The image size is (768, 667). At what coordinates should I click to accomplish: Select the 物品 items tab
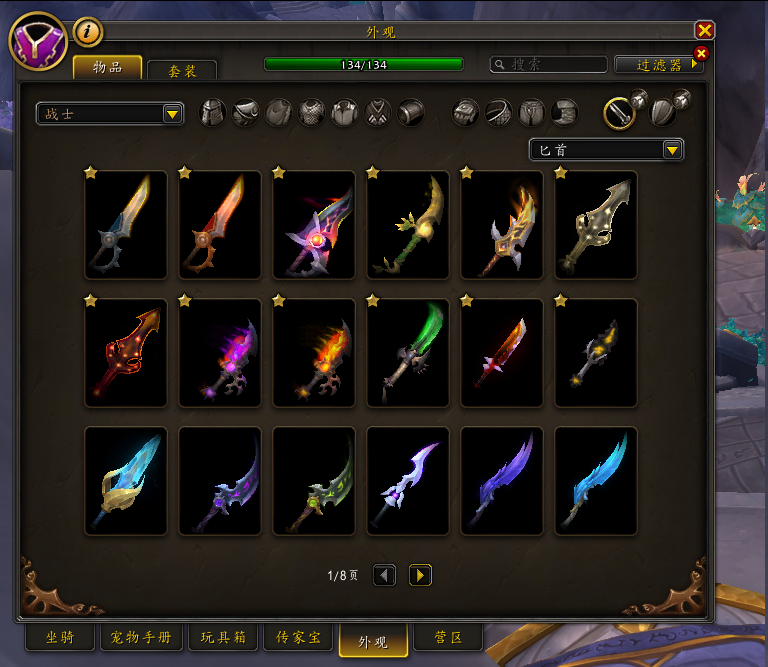(107, 67)
